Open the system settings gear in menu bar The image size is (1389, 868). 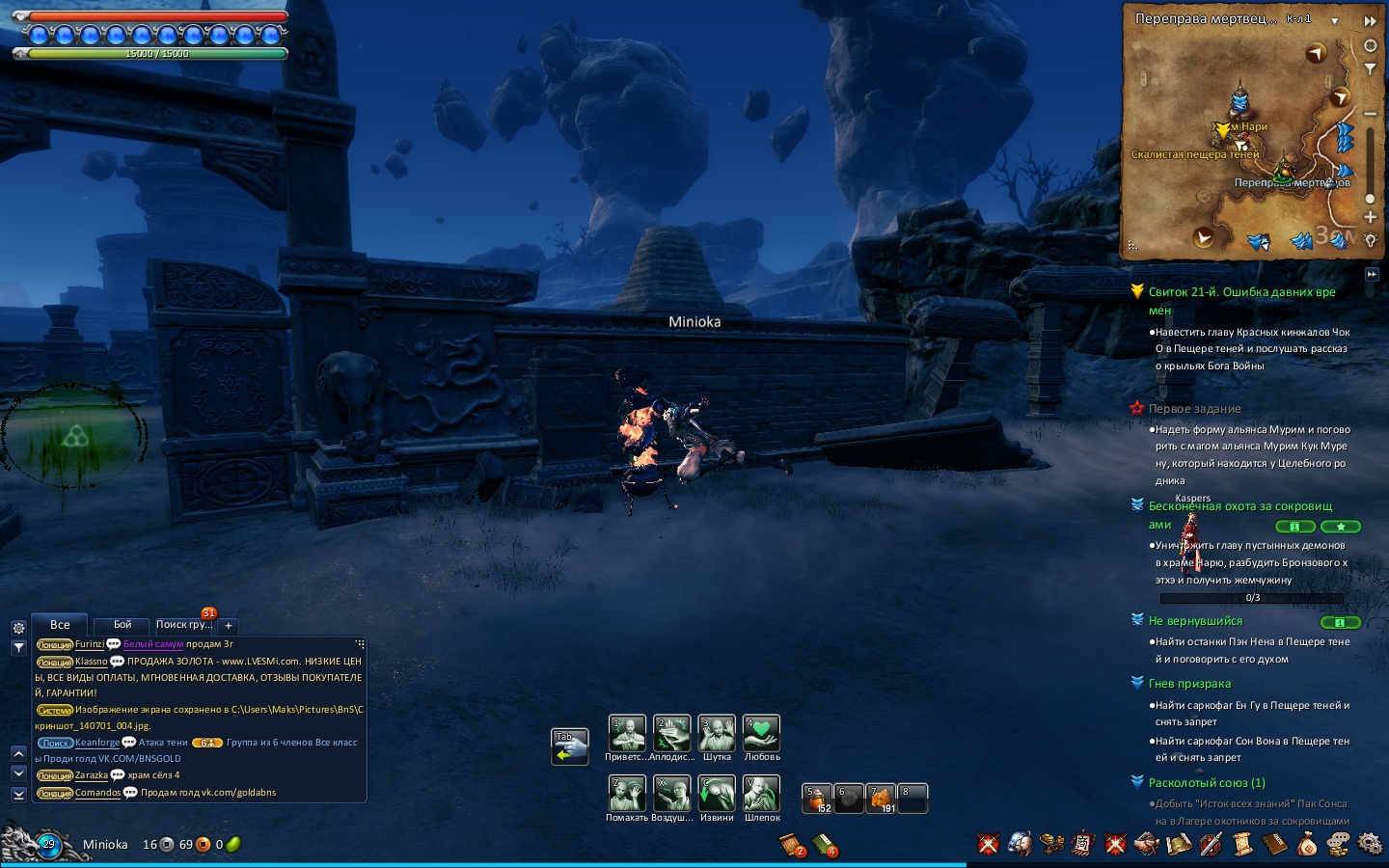pos(1370,845)
